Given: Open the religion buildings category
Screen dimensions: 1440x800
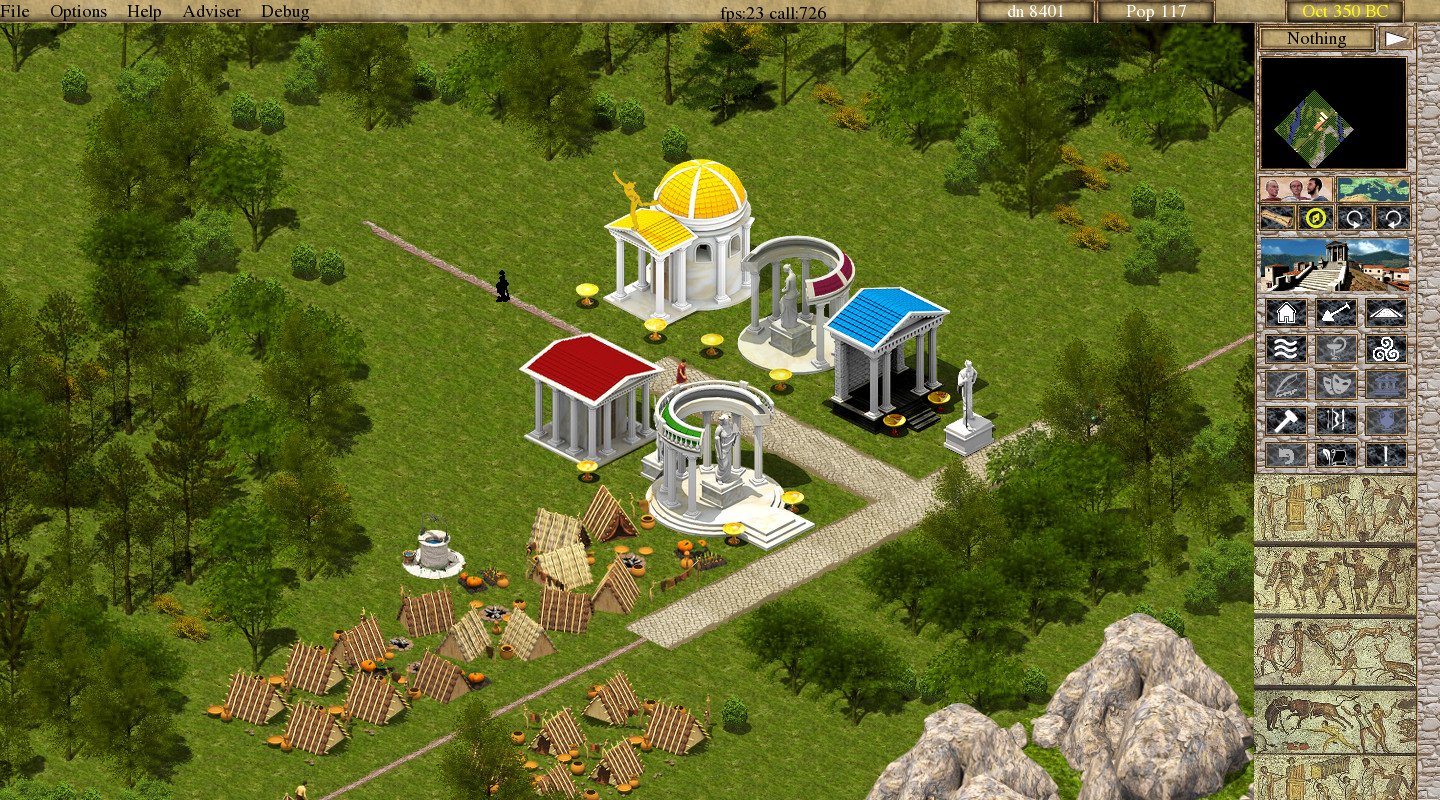Looking at the screenshot, I should pos(1385,348).
